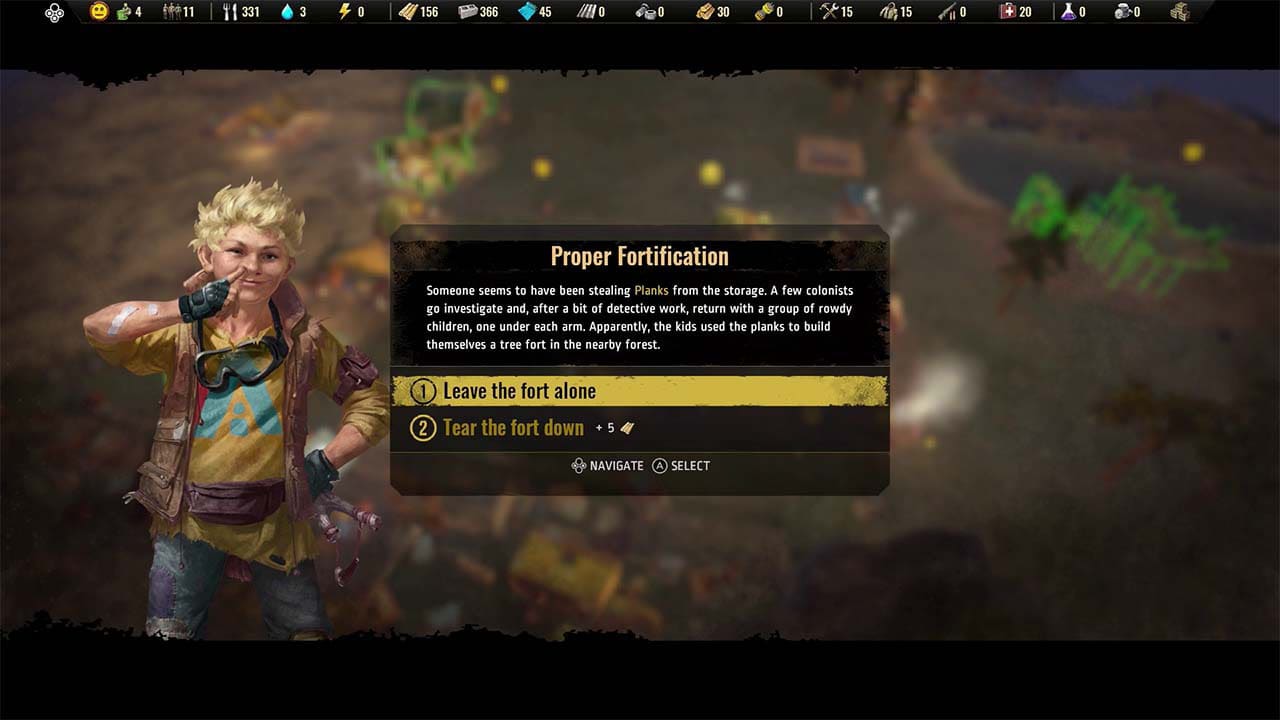
Task: Select option Leave the fort alone
Action: tap(519, 391)
